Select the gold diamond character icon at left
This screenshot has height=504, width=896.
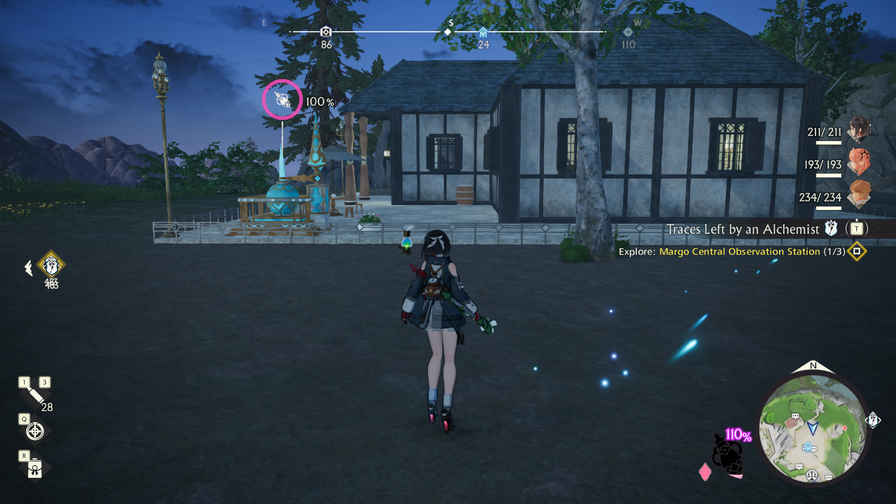51,266
